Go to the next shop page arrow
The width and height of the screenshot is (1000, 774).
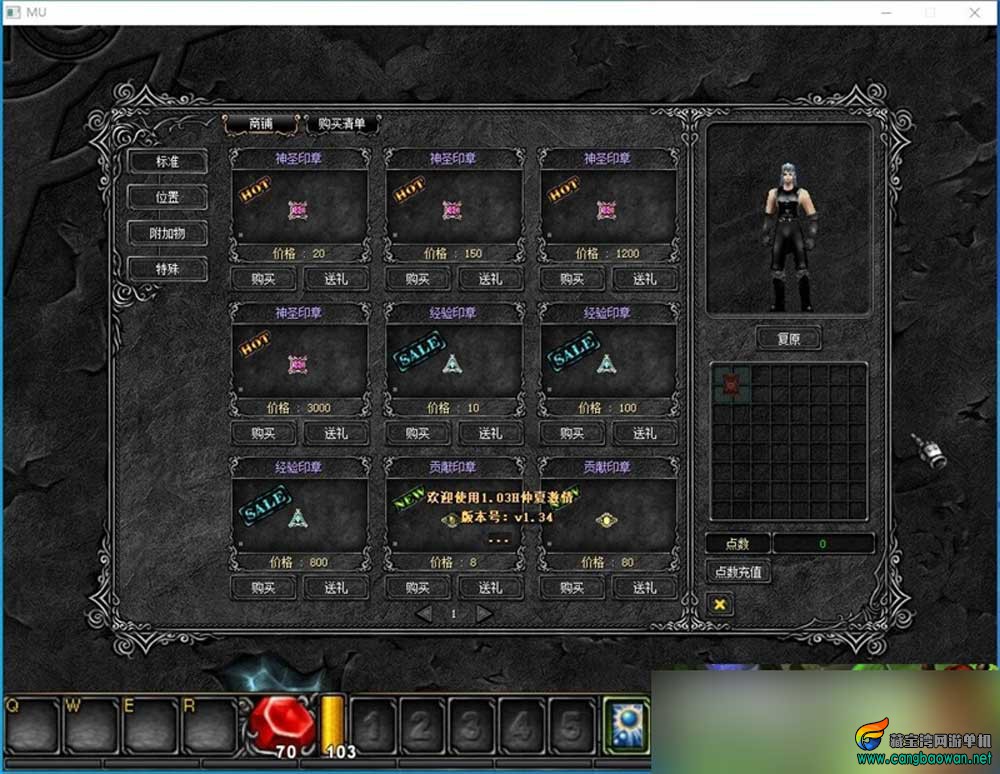485,614
